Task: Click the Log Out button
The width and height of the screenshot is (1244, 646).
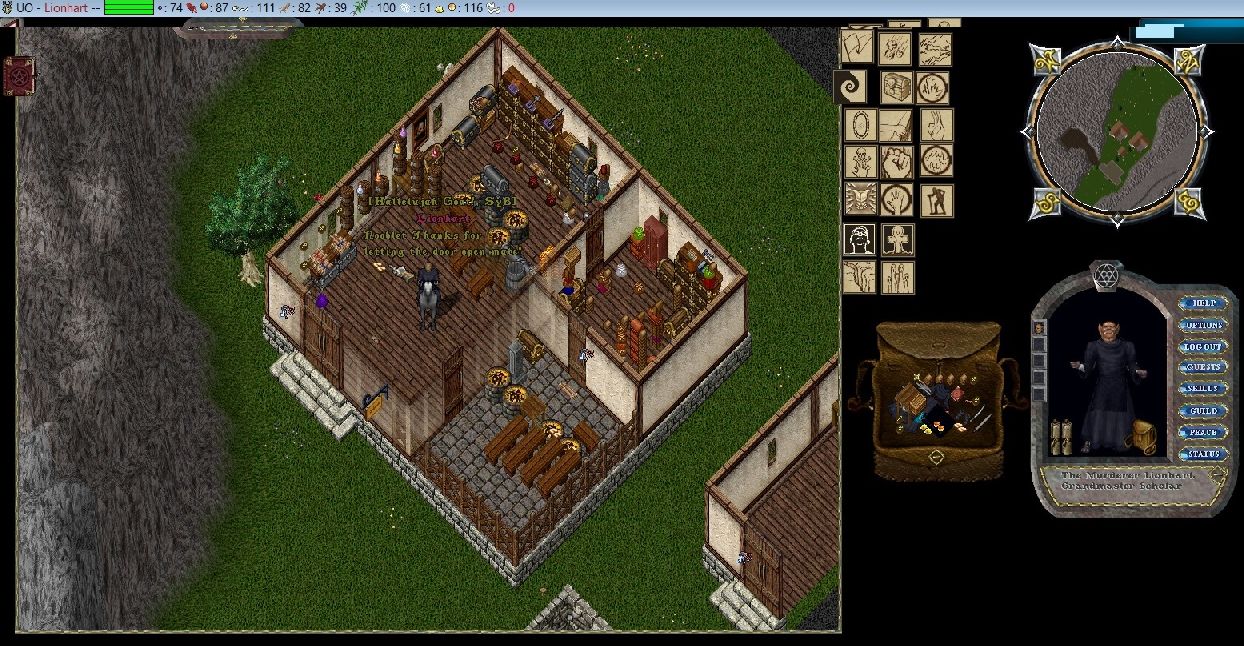Action: [x=1203, y=347]
